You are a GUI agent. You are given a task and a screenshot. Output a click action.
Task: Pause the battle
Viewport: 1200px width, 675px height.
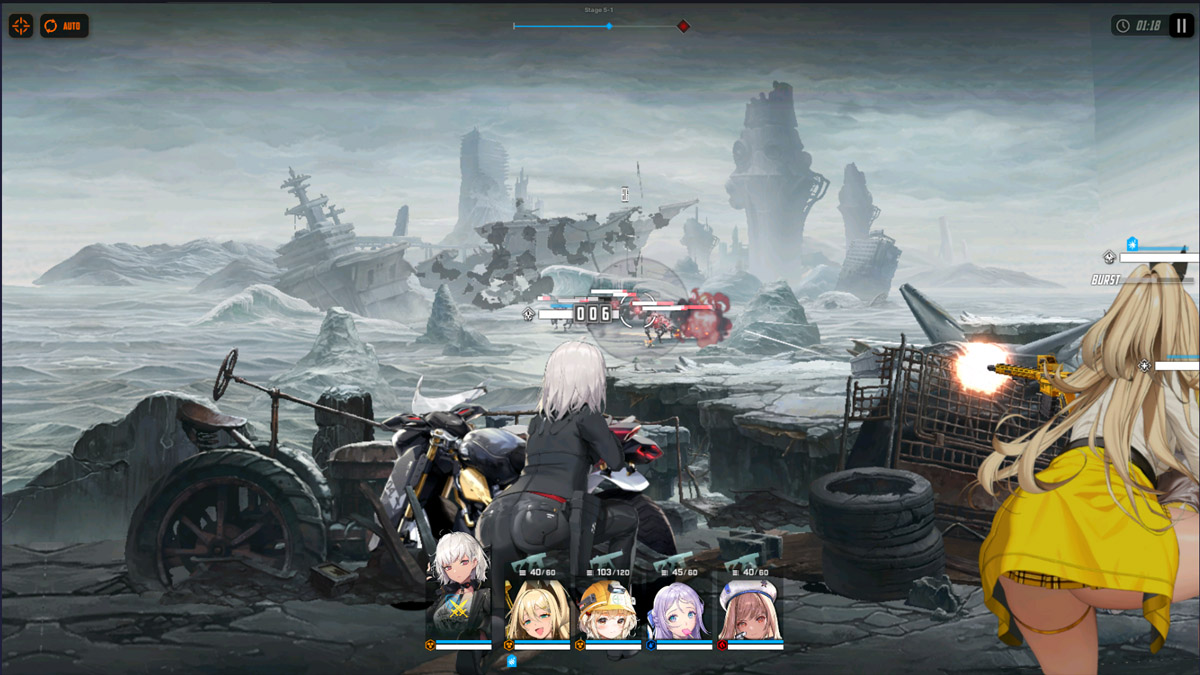(1181, 26)
